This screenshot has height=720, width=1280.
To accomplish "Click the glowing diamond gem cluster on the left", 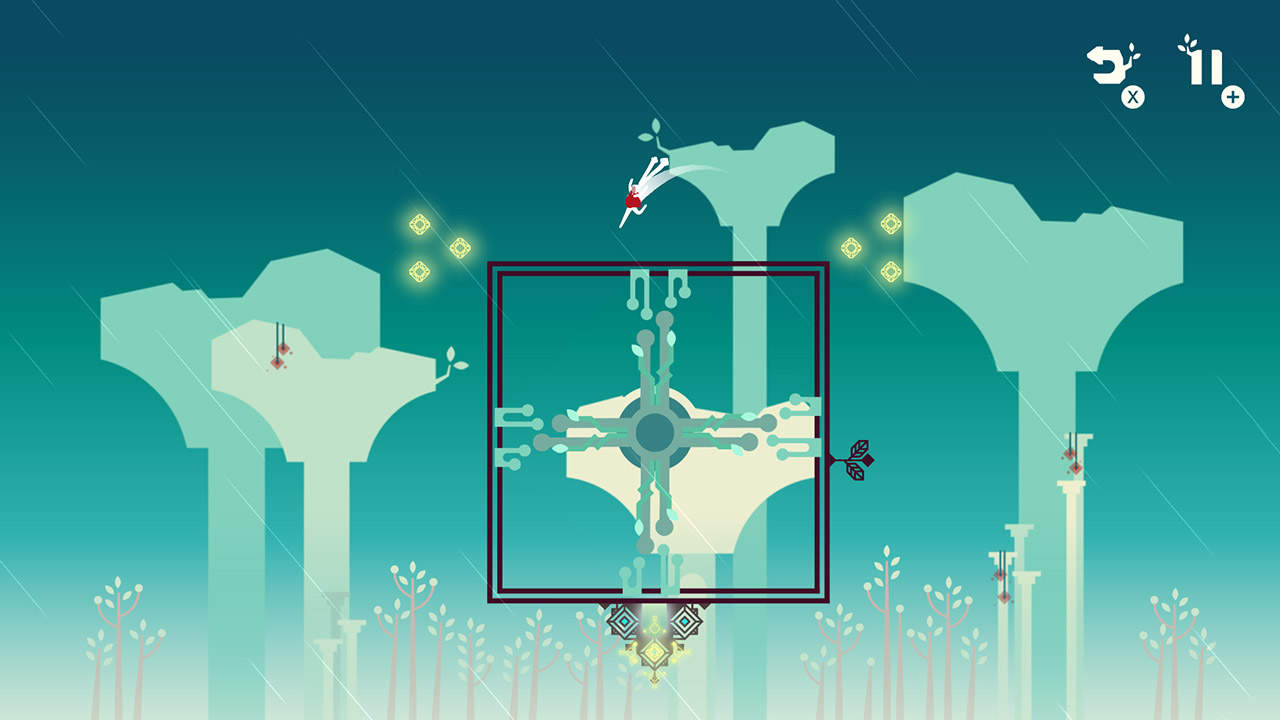I will [x=435, y=250].
